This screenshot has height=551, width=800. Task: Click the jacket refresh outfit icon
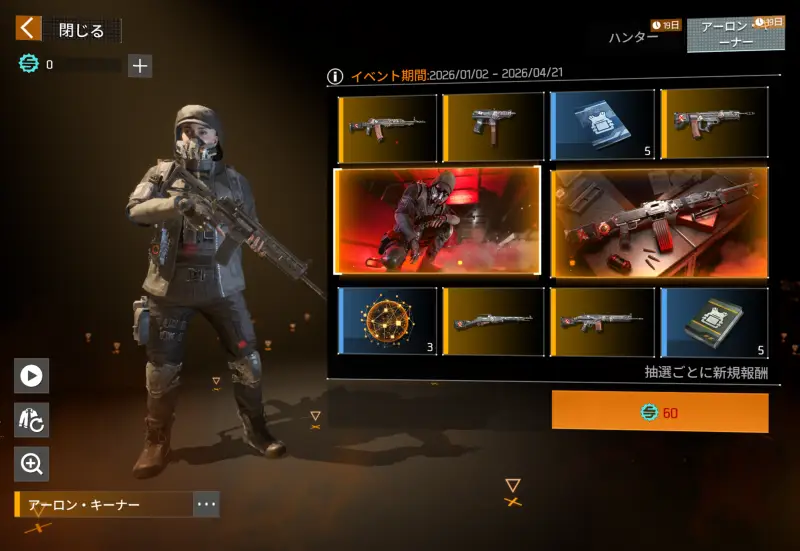[x=31, y=419]
